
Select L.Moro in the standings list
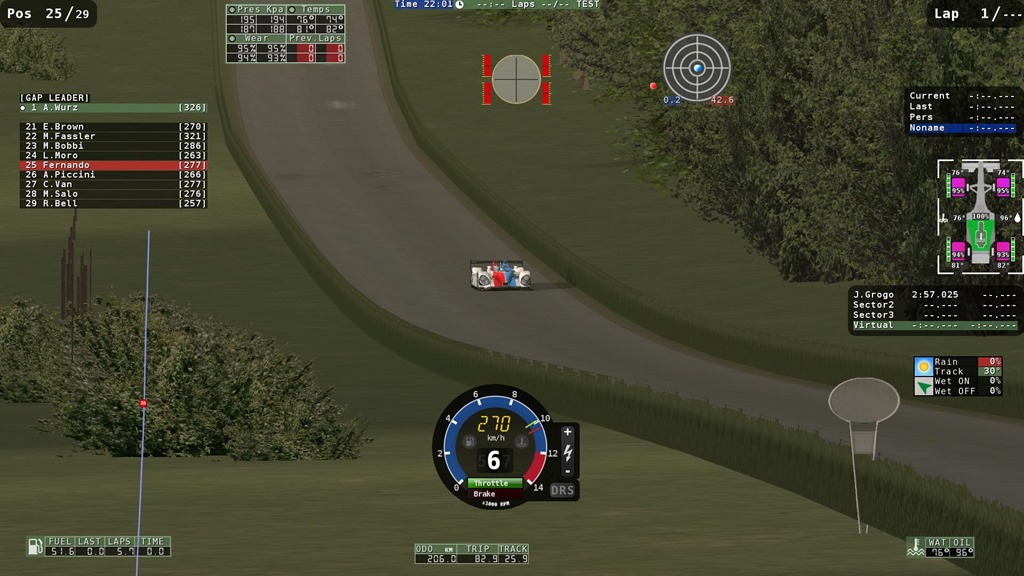(x=113, y=156)
